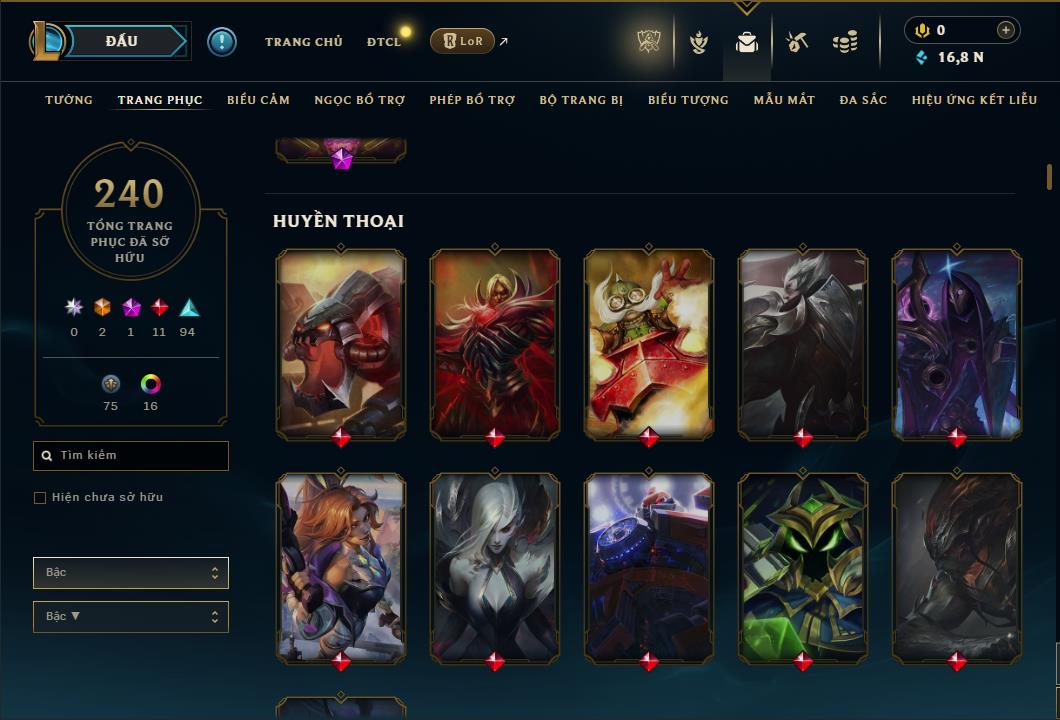The width and height of the screenshot is (1060, 720).
Task: View the MẪU MẮT tab
Action: 784,100
